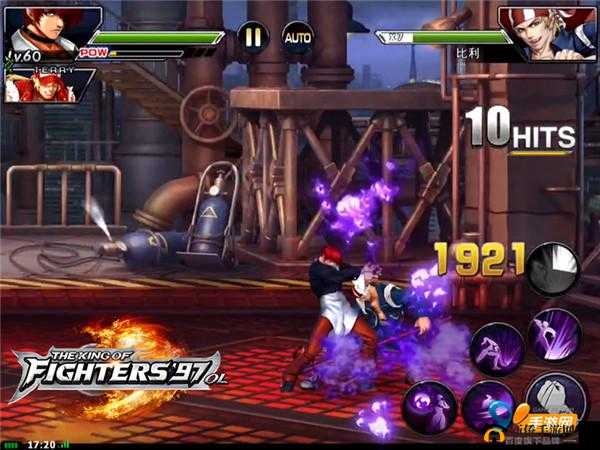Viewport: 600px width, 450px height.
Task: Toggle AUTO battle mode
Action: (x=298, y=38)
